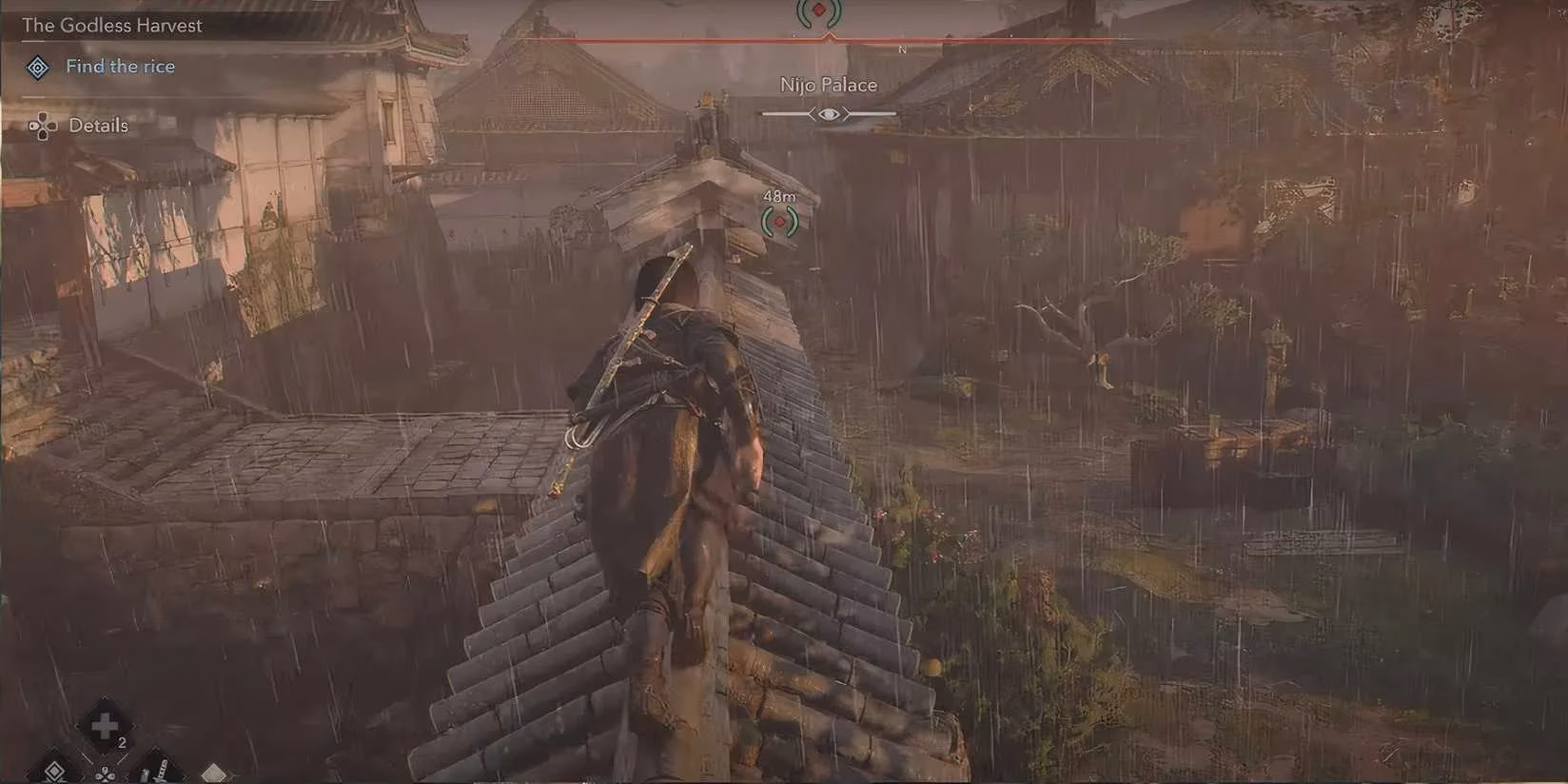Select the rice pile item icon
This screenshot has height=784, width=1568.
click(x=213, y=771)
